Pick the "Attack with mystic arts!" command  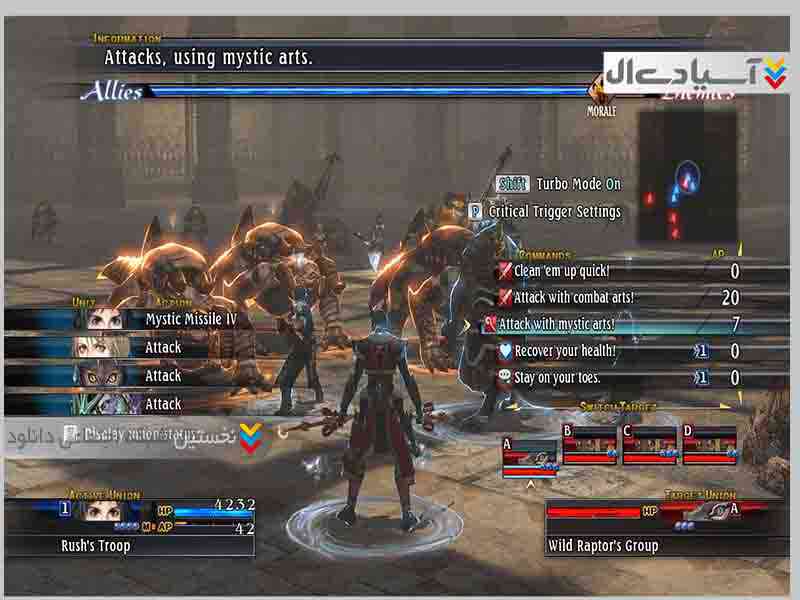tap(556, 324)
